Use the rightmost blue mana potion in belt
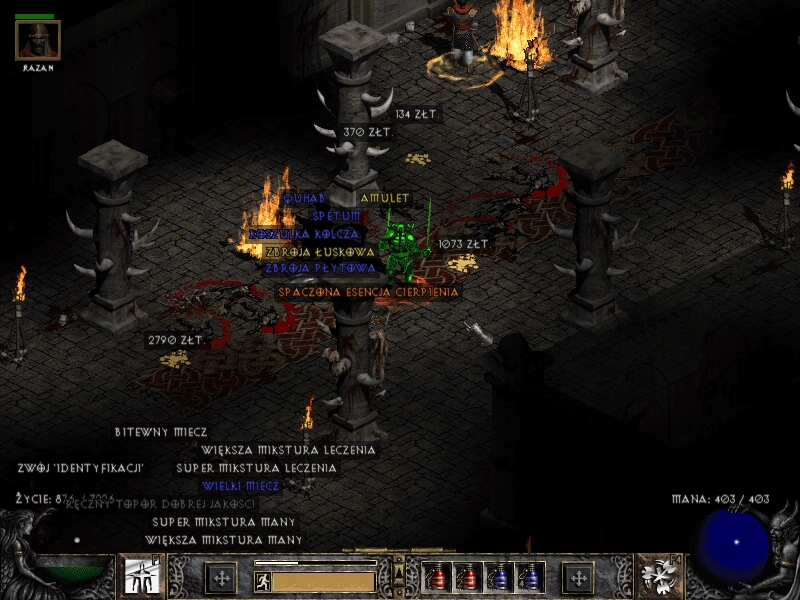800x600 pixels. (x=531, y=577)
